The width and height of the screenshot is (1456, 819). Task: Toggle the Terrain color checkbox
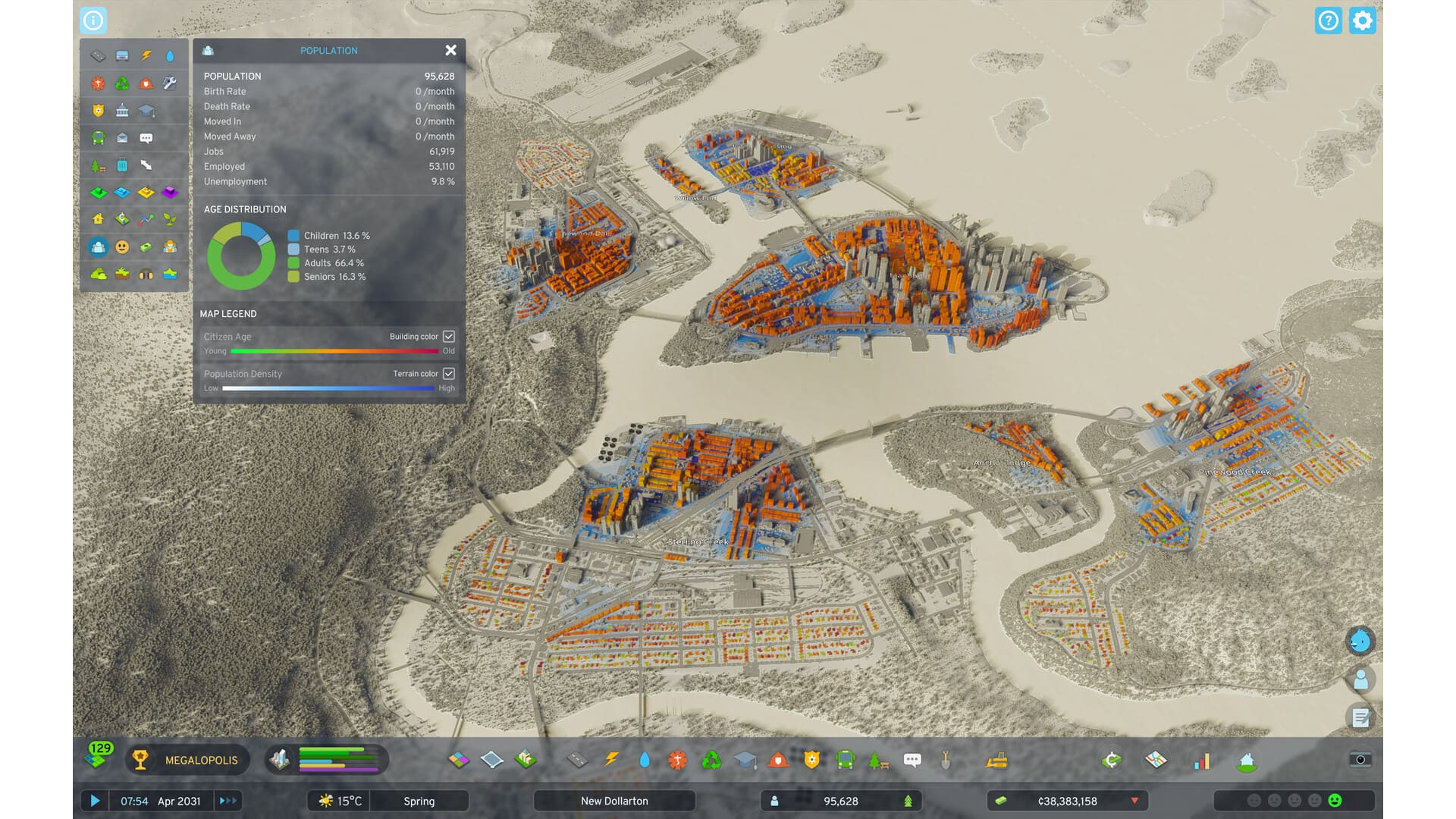pos(449,373)
